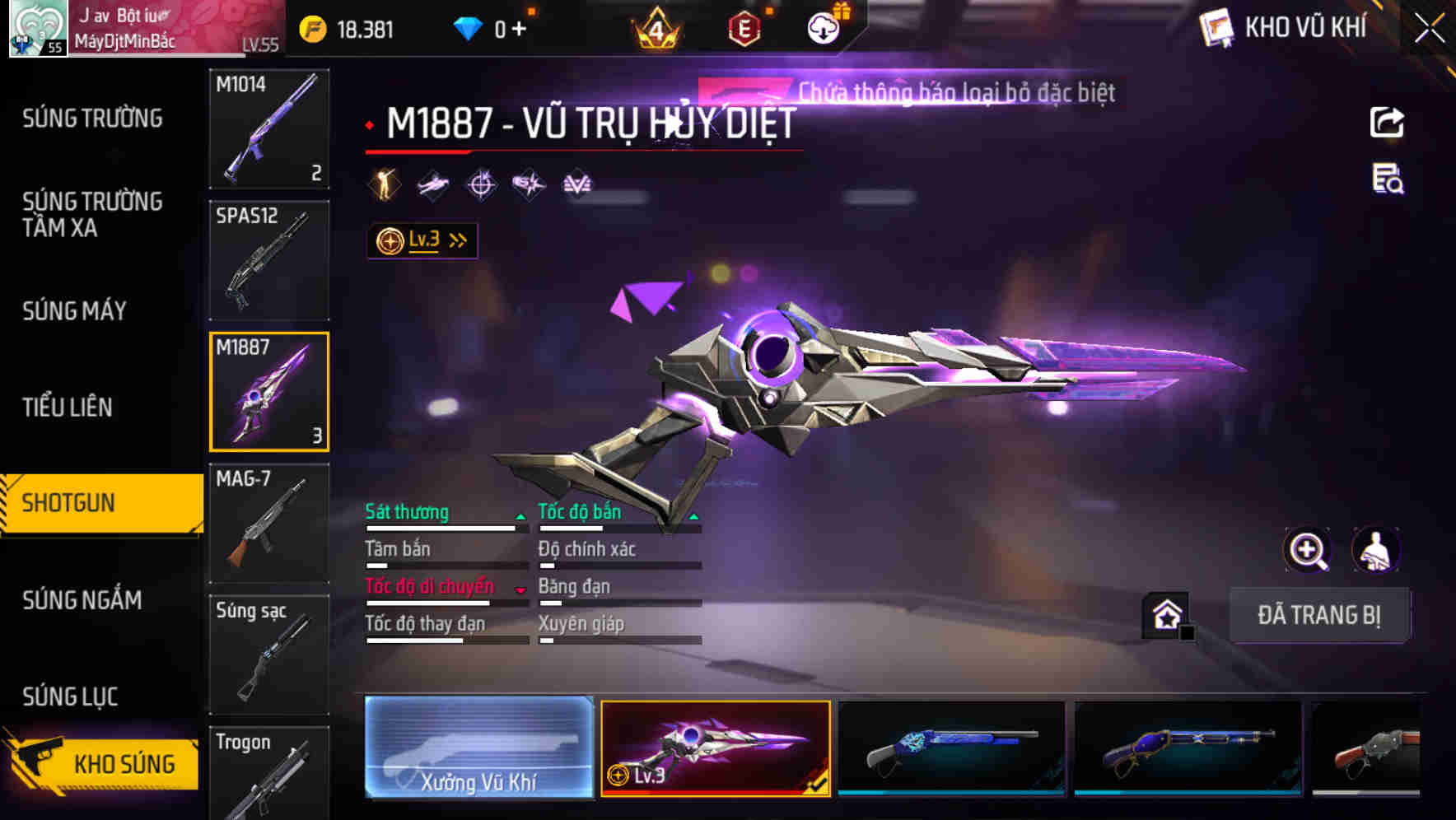Click the magnifier zoom preview icon
Viewport: 1456px width, 820px height.
pyautogui.click(x=1307, y=550)
